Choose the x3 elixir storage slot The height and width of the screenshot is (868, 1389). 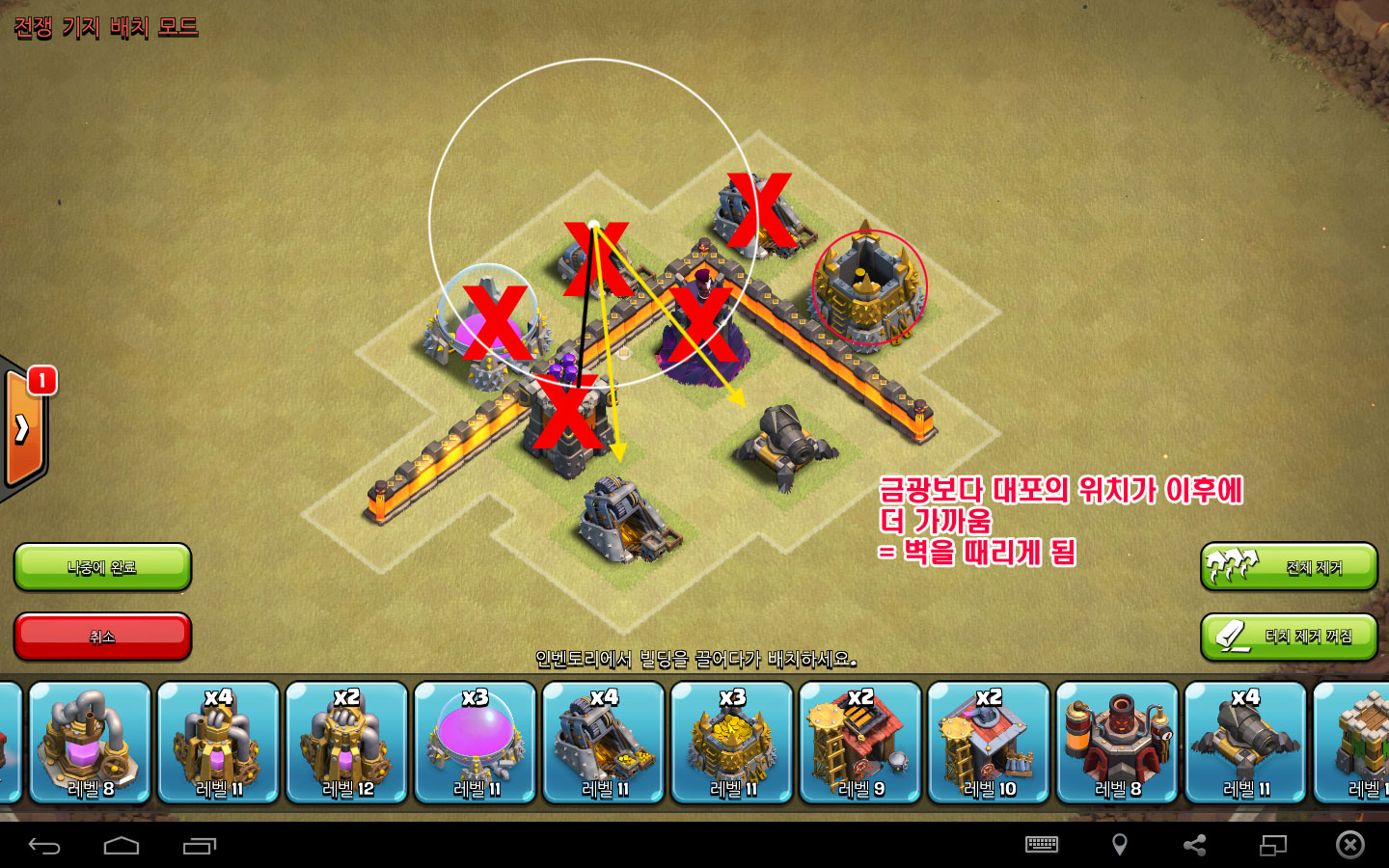[475, 743]
